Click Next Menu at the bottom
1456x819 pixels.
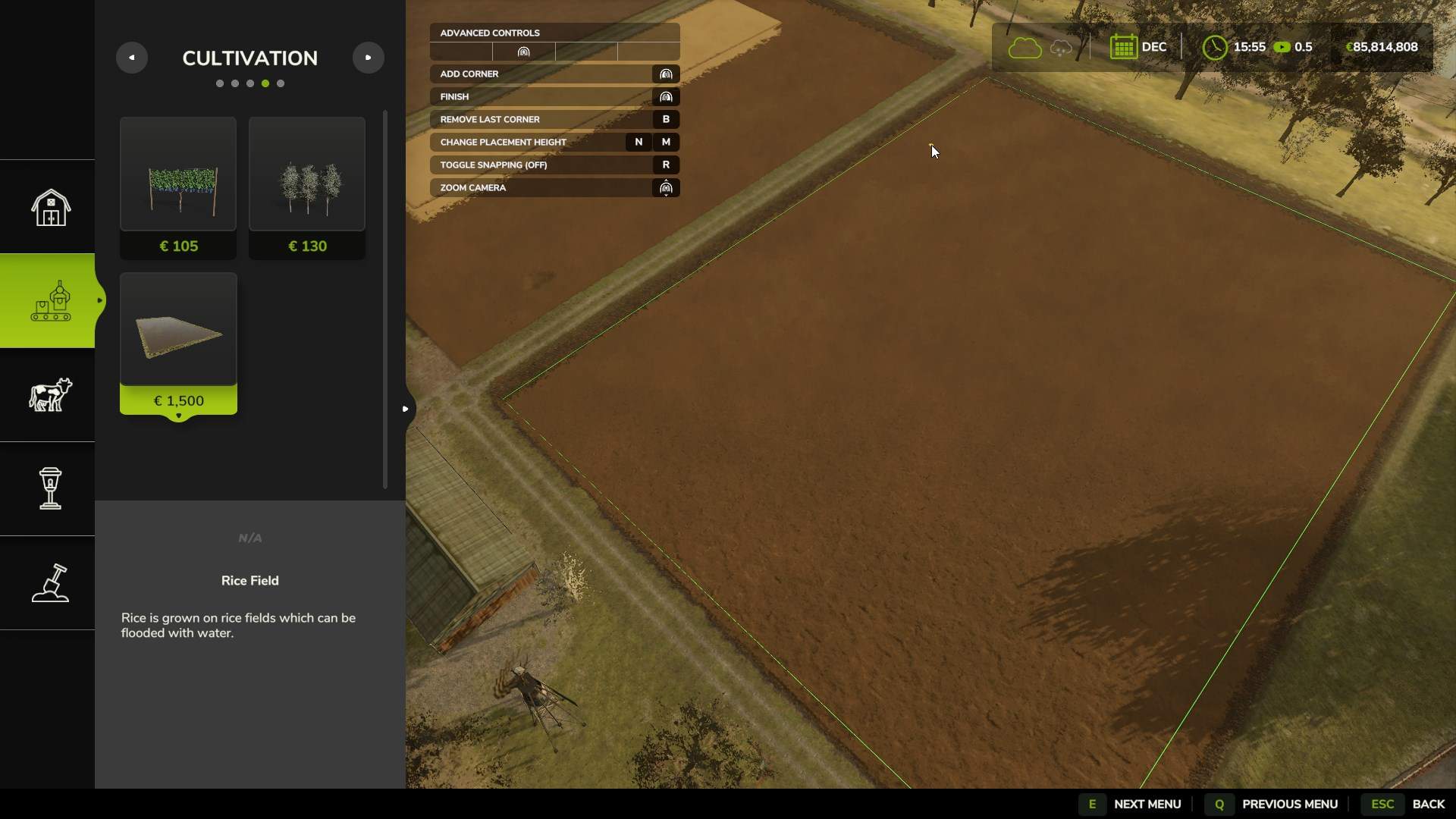coord(1147,804)
